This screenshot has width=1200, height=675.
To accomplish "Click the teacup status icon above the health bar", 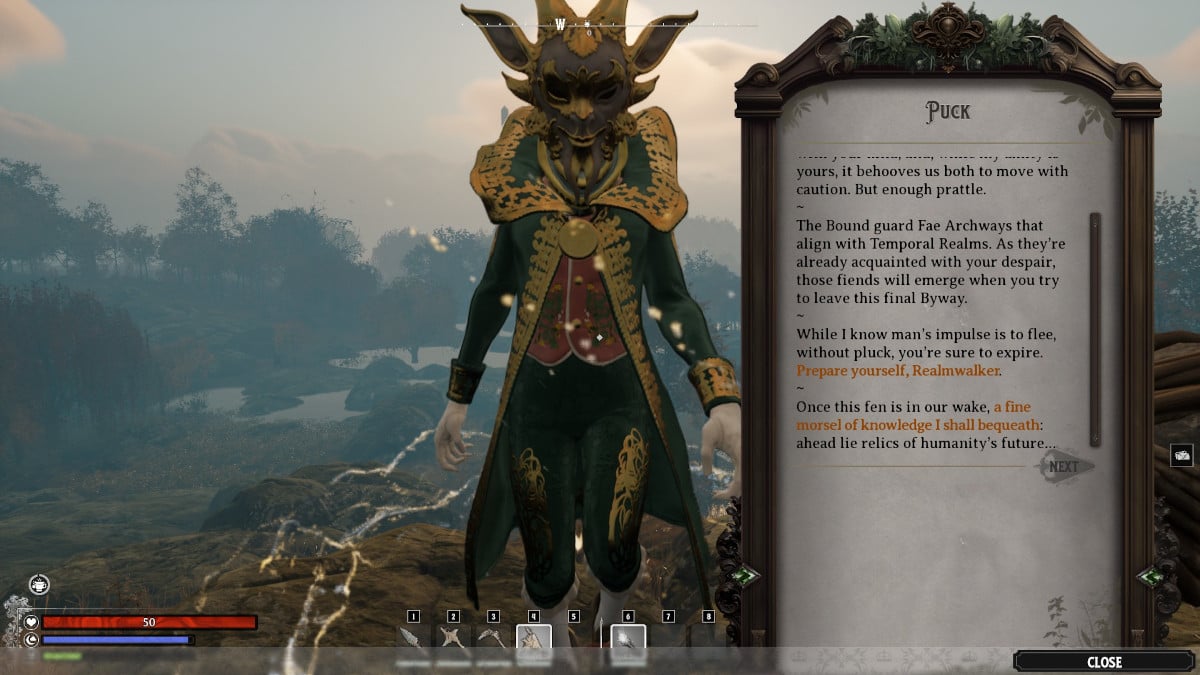I will point(38,585).
